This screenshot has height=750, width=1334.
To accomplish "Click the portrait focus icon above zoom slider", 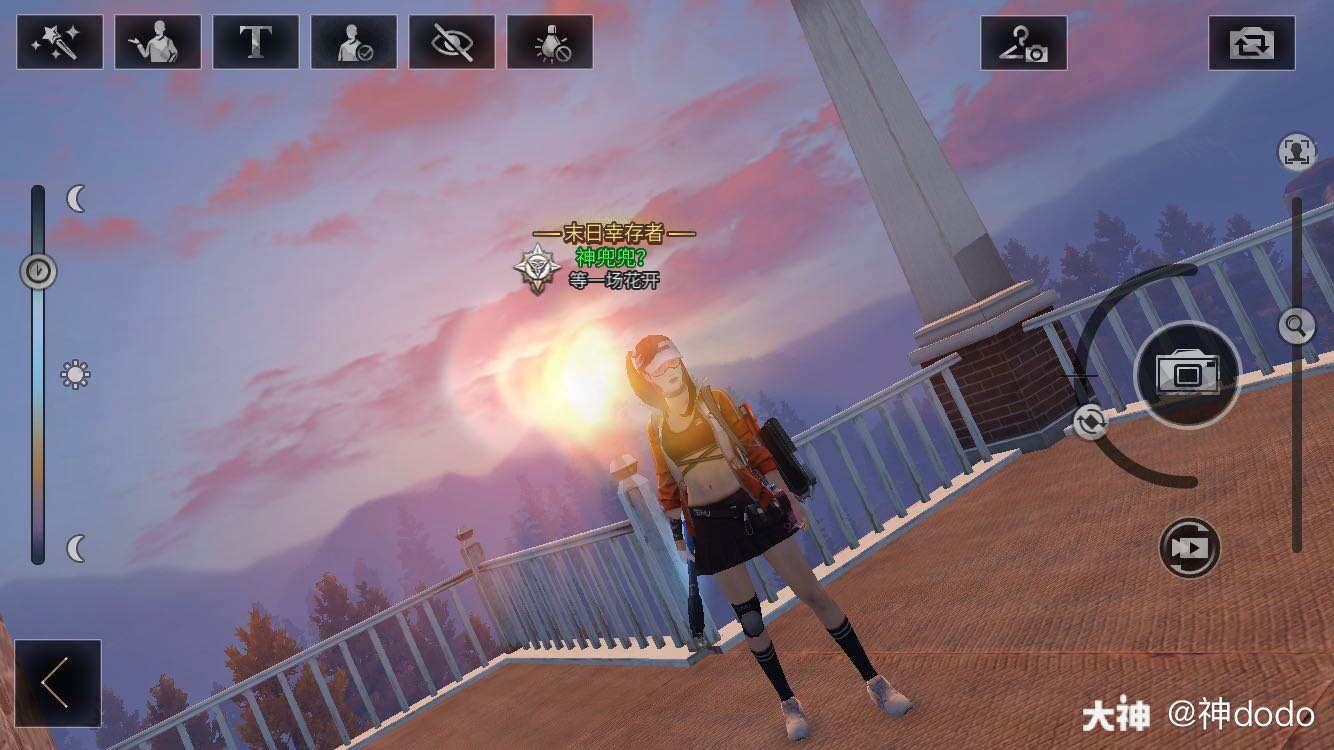I will pos(1296,152).
